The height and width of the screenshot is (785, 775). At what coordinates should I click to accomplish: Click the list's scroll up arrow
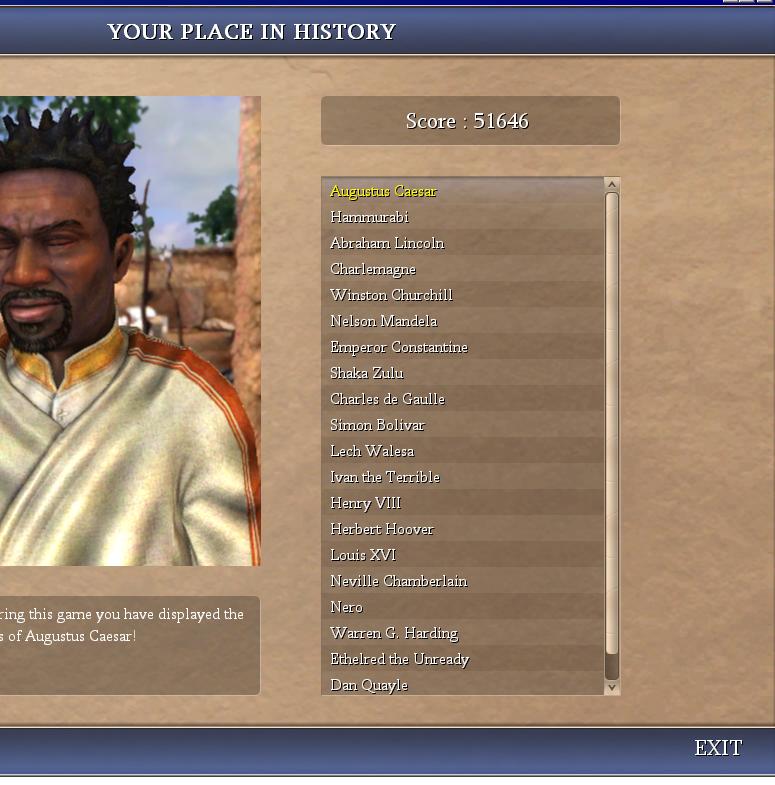pyautogui.click(x=612, y=185)
